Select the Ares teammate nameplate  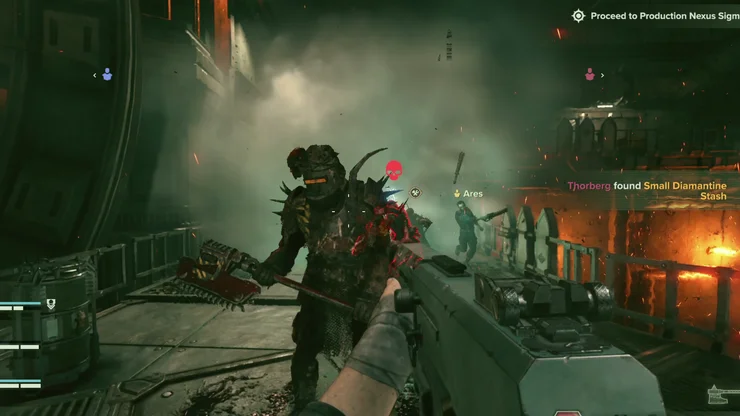[468, 193]
